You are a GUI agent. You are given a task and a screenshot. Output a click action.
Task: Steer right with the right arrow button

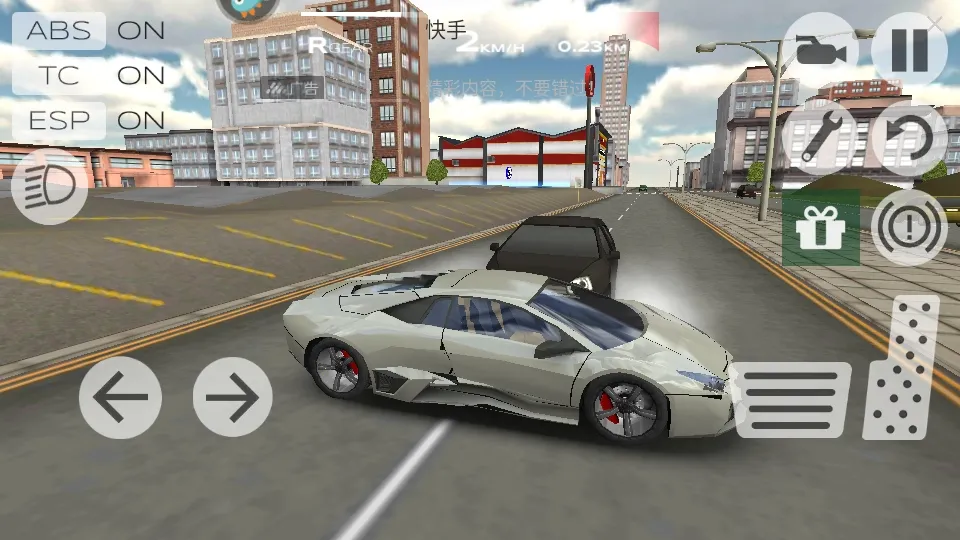[x=232, y=397]
